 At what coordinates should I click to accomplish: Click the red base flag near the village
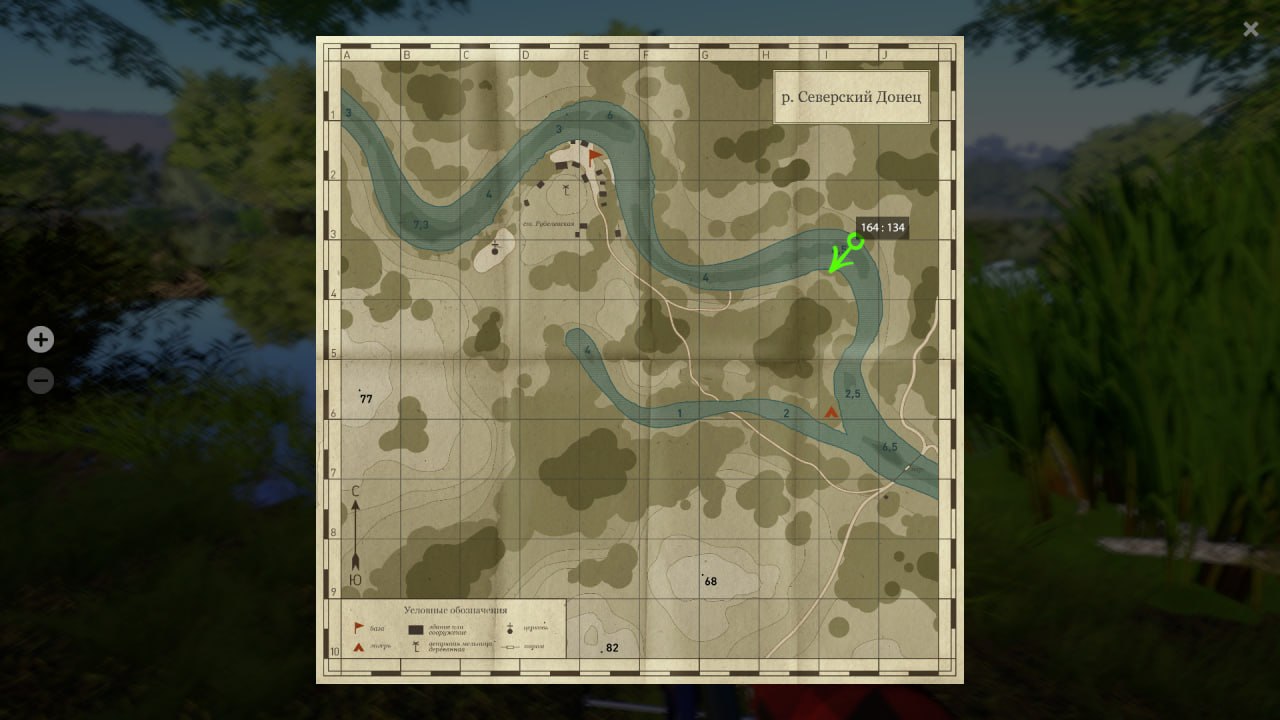[593, 155]
